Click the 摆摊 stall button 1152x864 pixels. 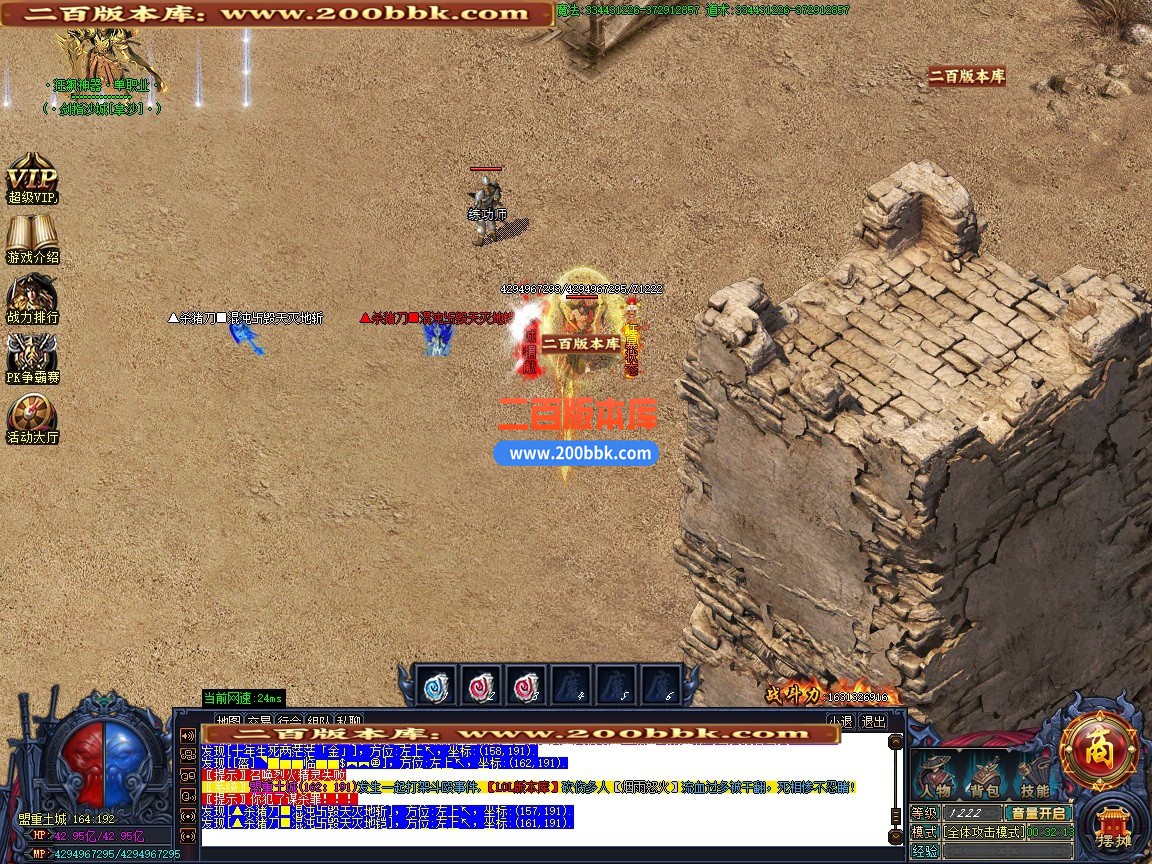tap(1113, 829)
